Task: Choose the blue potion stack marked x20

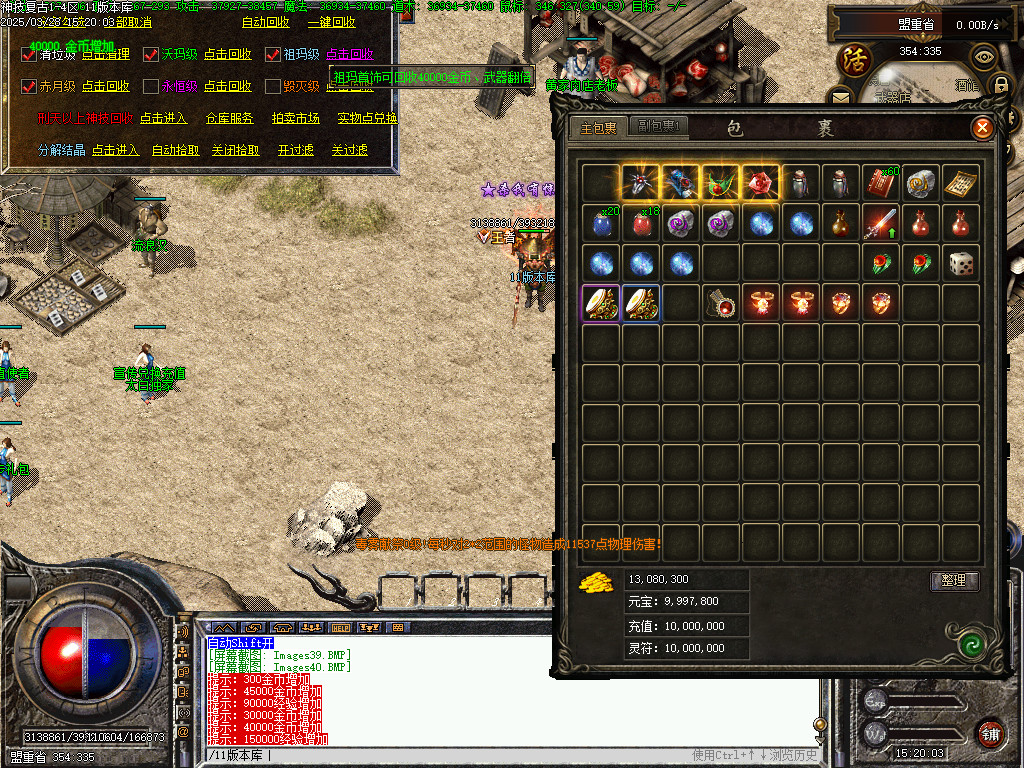Action: click(601, 223)
